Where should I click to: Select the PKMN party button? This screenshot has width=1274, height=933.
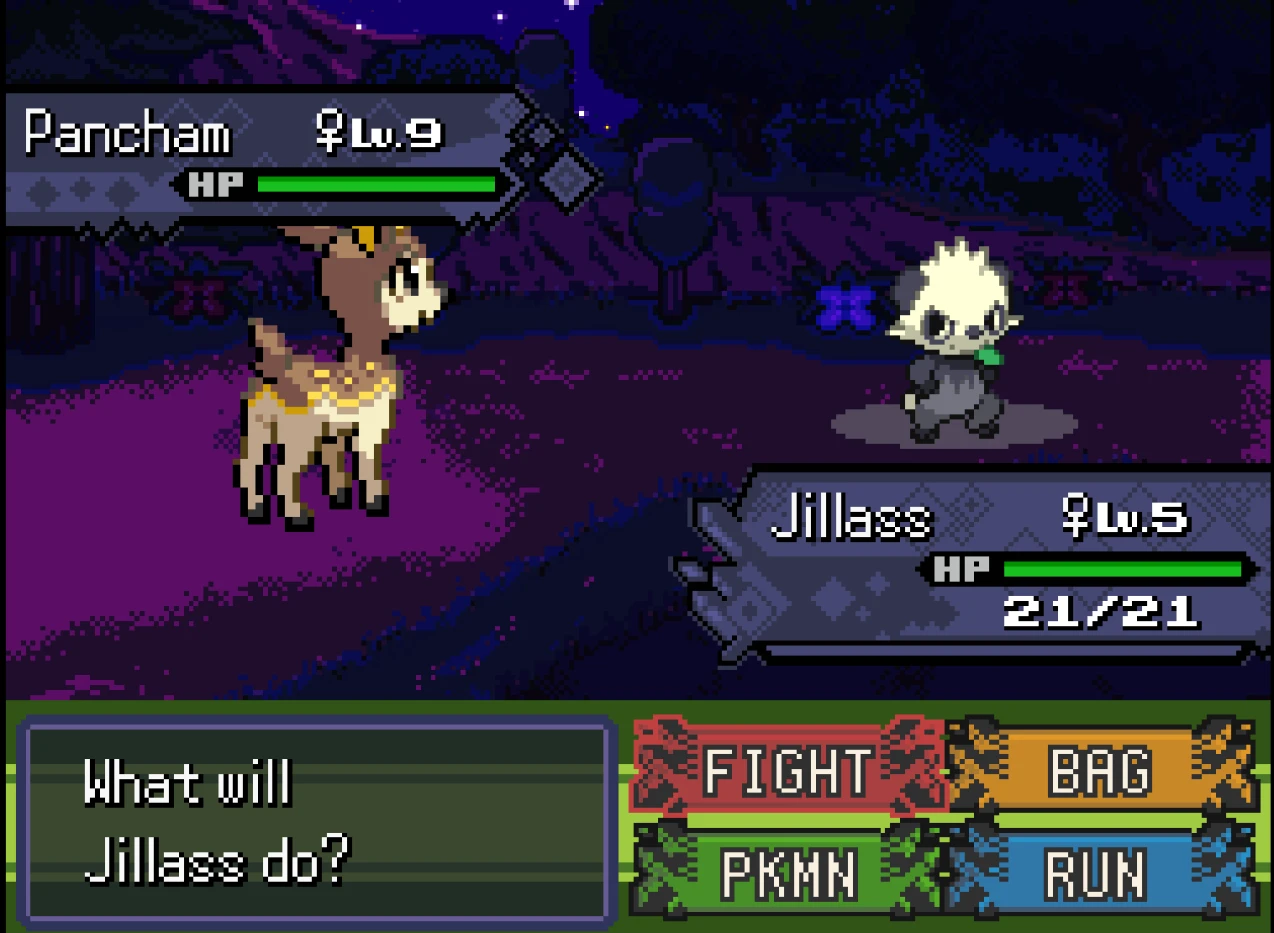(788, 874)
